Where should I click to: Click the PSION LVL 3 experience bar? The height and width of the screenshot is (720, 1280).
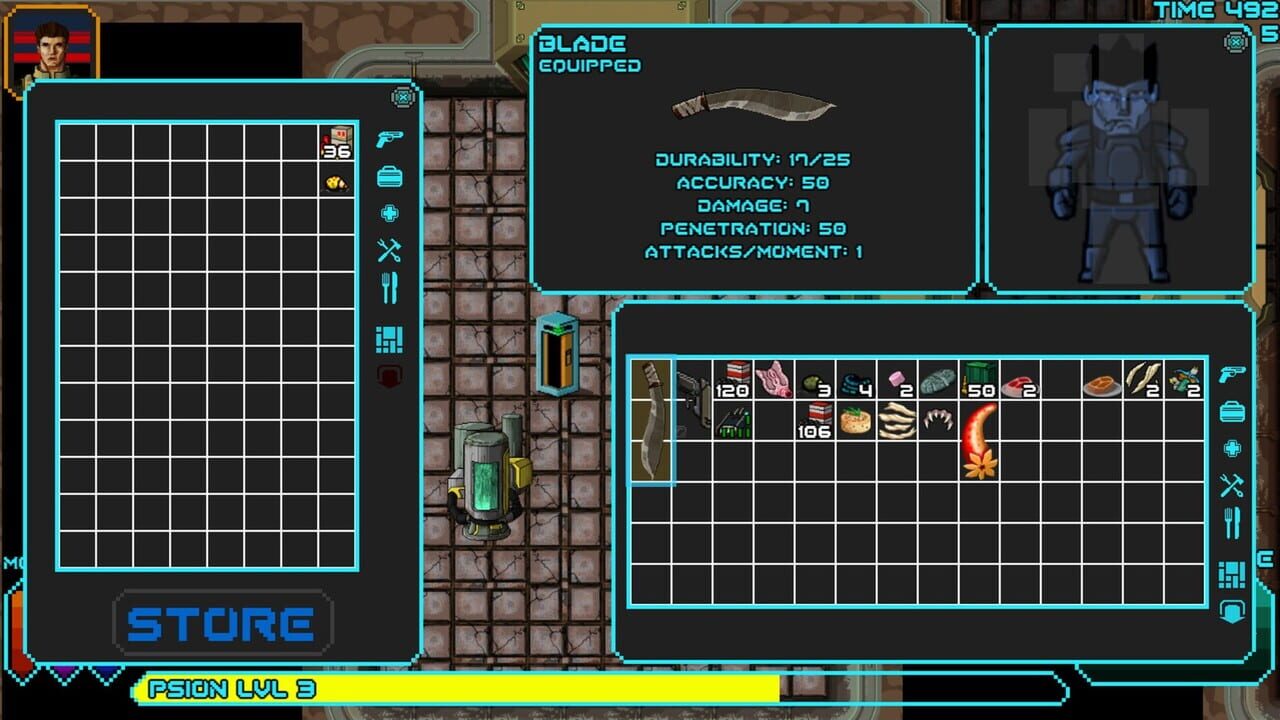[450, 690]
